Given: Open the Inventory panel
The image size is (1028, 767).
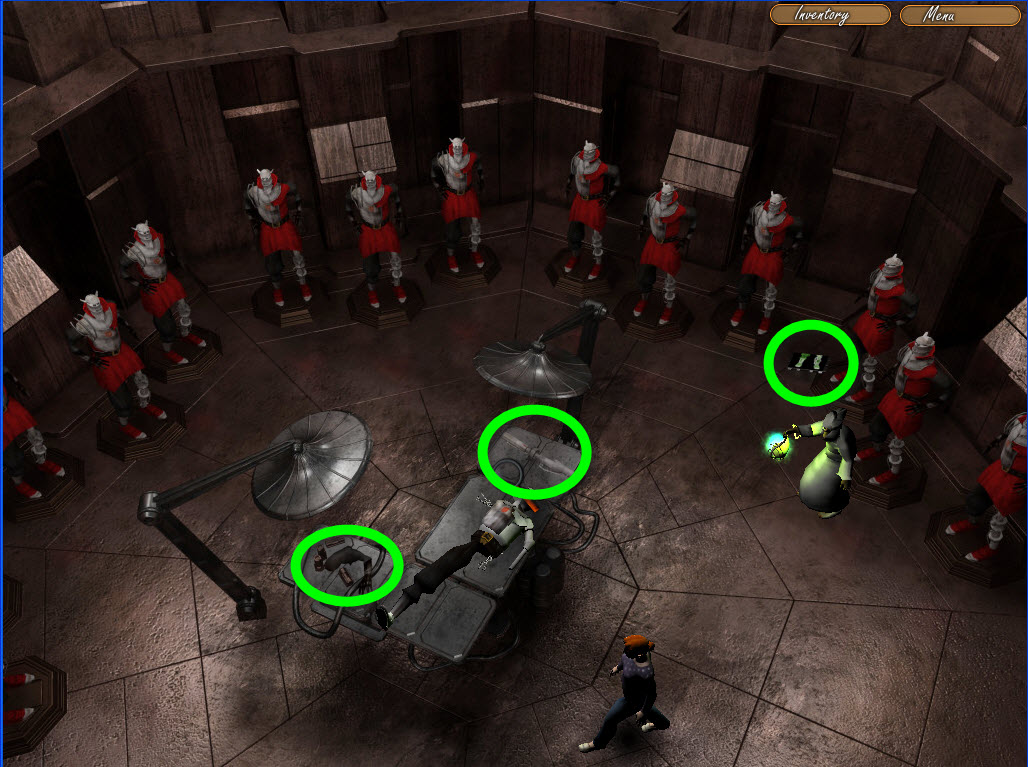Looking at the screenshot, I should click(x=830, y=15).
